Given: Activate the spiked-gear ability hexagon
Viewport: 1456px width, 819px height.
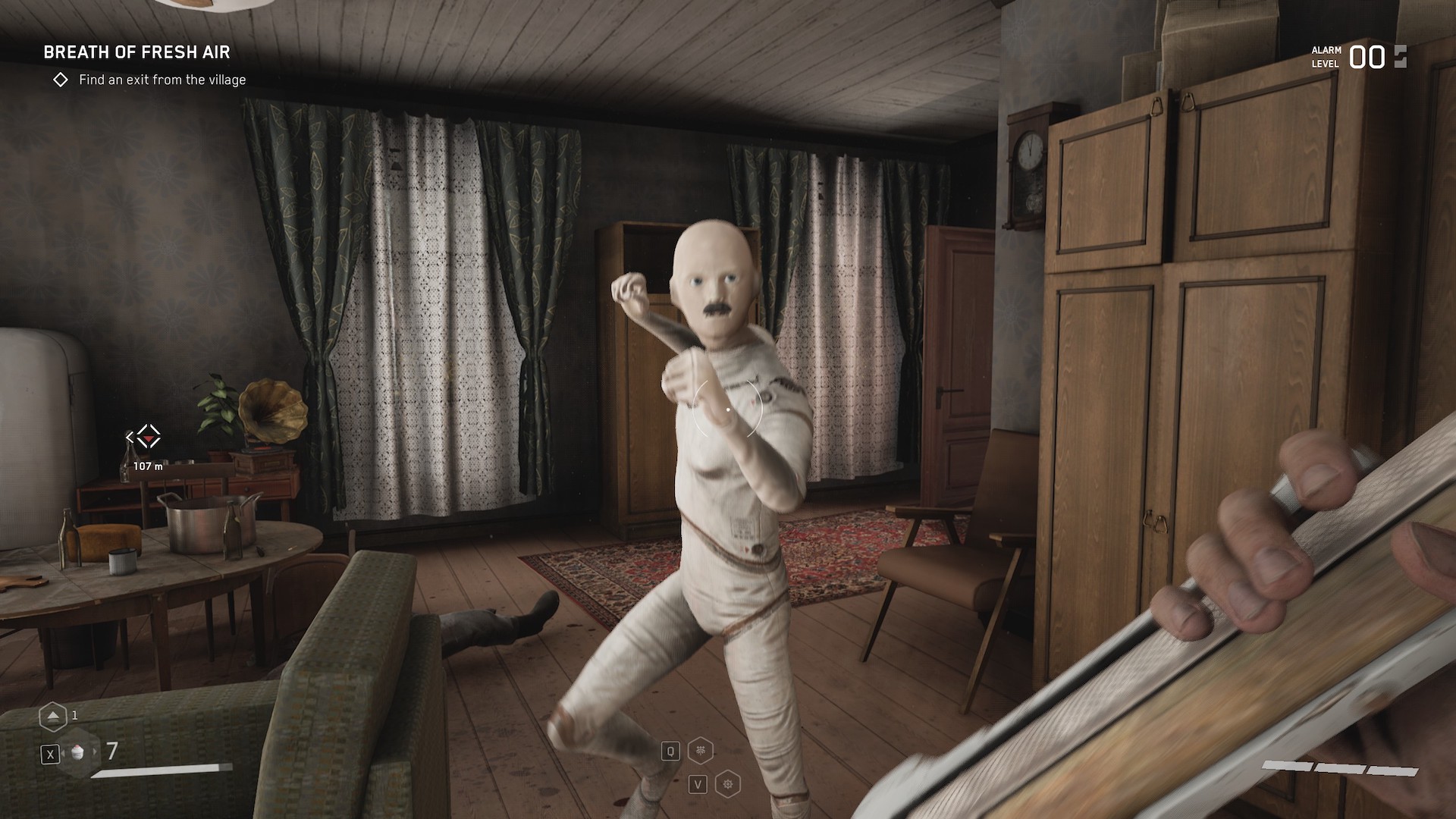Looking at the screenshot, I should pyautogui.click(x=728, y=784).
